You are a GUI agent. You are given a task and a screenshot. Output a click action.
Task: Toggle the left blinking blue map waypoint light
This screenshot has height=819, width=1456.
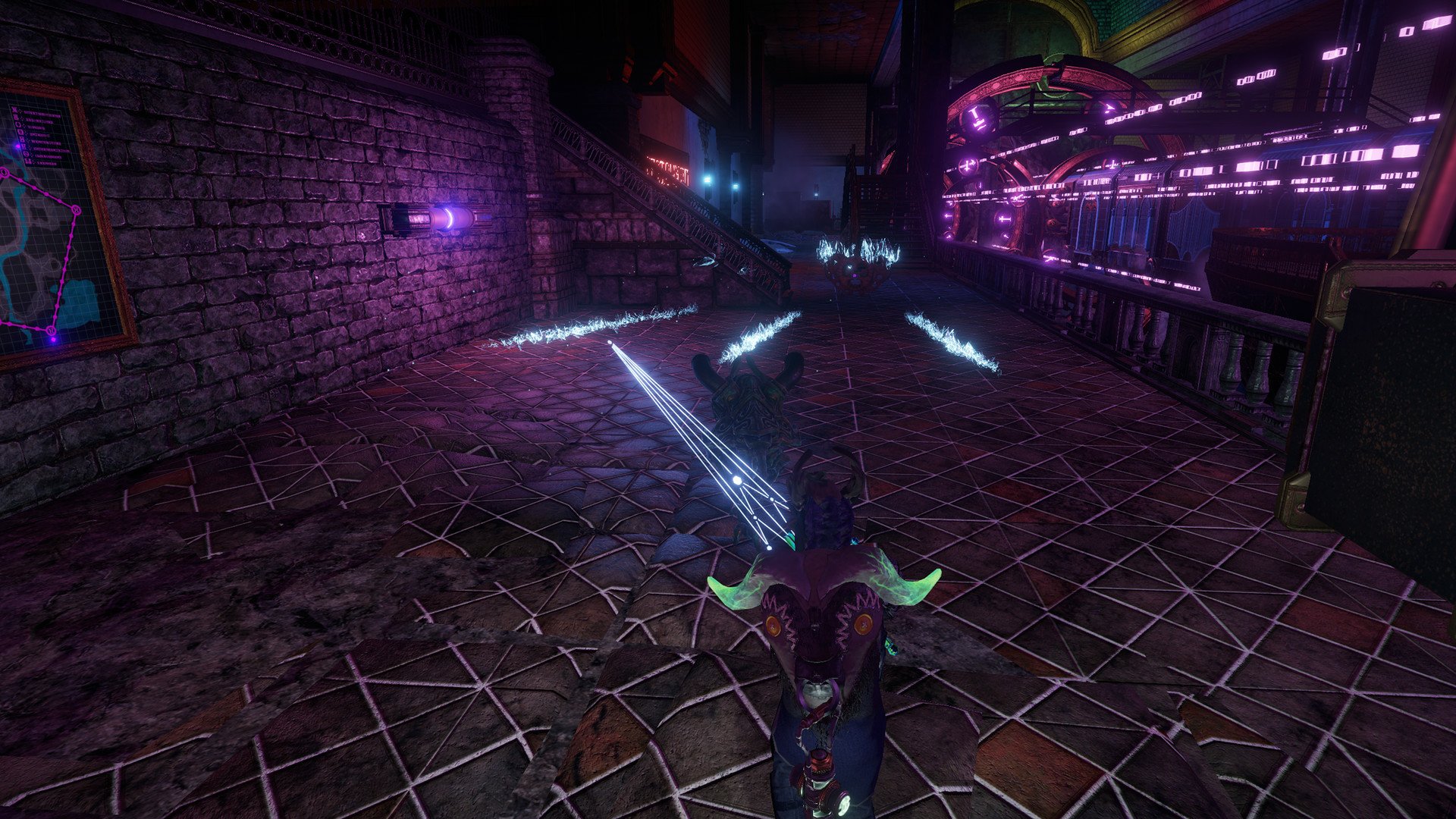[17, 146]
